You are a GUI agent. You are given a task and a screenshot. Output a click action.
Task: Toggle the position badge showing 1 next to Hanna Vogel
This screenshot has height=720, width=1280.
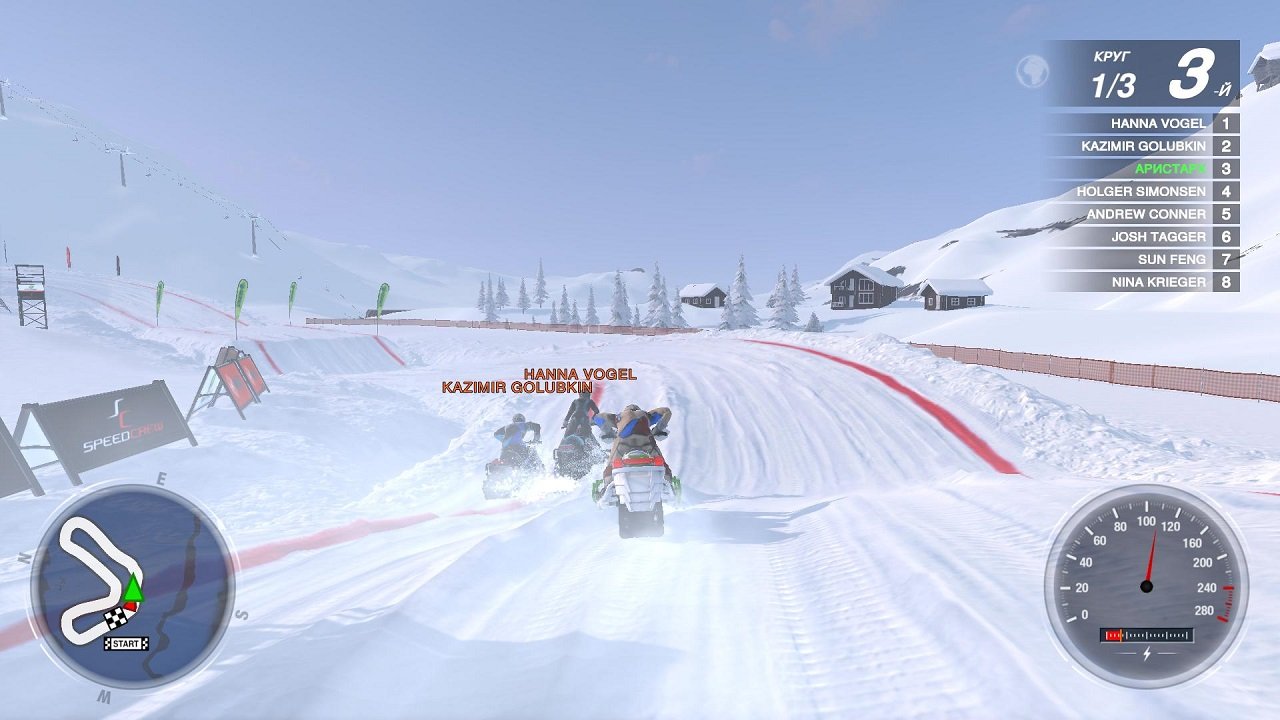point(1227,123)
